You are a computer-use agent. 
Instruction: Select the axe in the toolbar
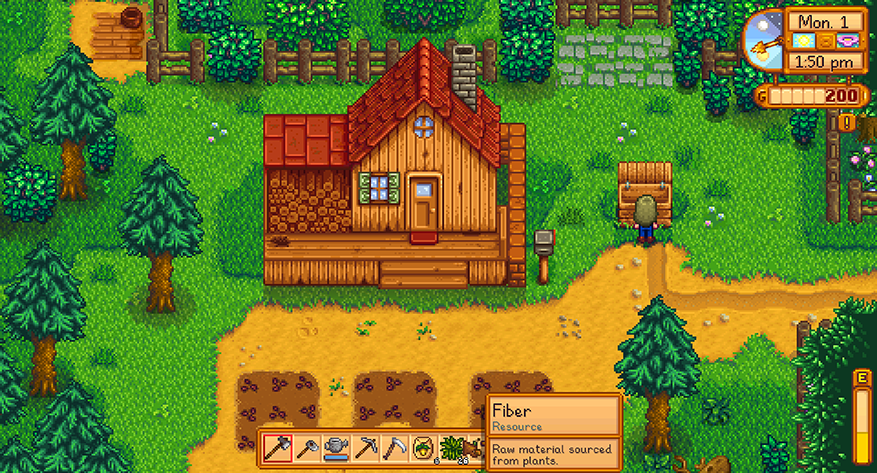tap(278, 448)
